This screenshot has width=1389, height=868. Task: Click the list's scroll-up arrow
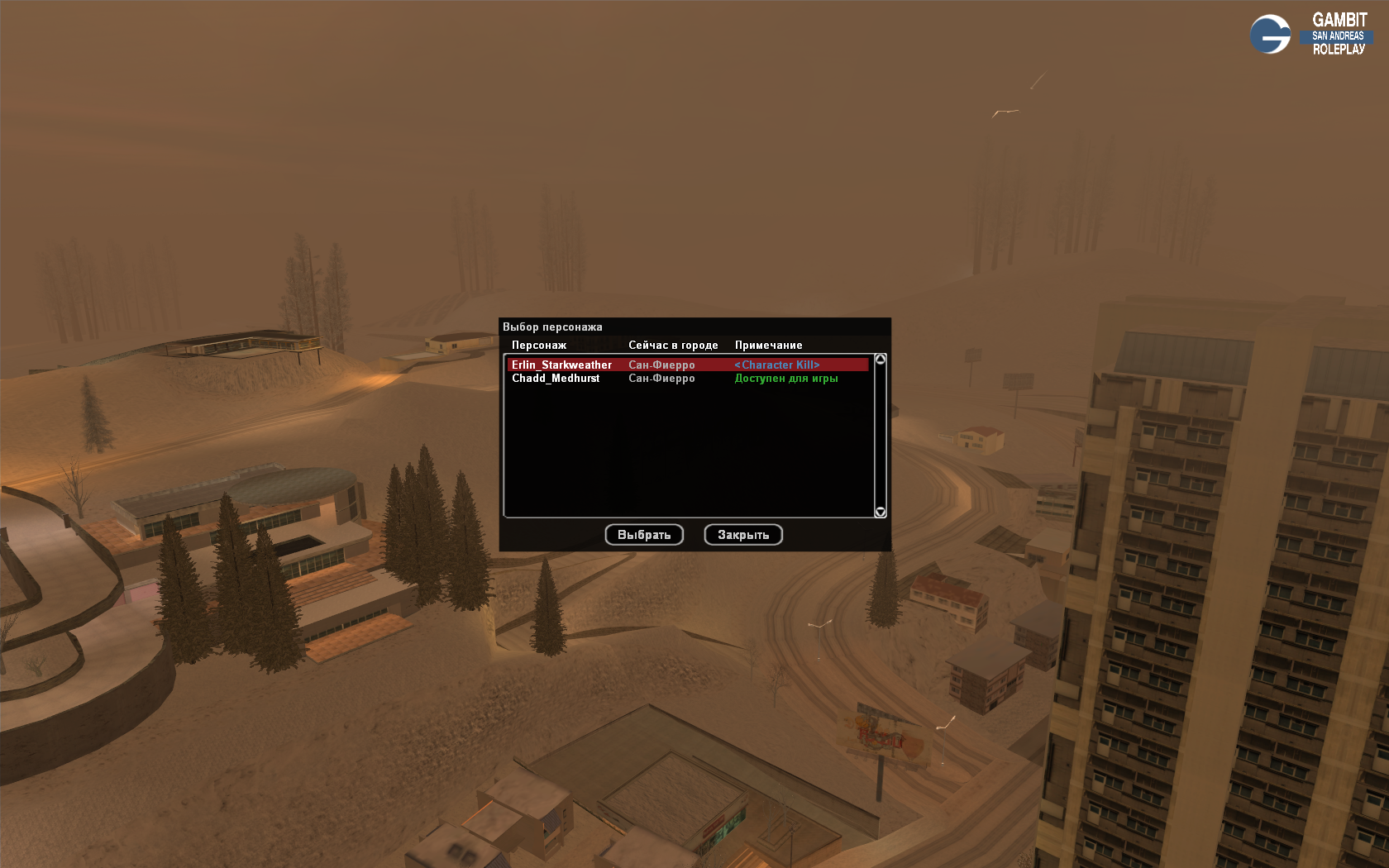tap(881, 360)
